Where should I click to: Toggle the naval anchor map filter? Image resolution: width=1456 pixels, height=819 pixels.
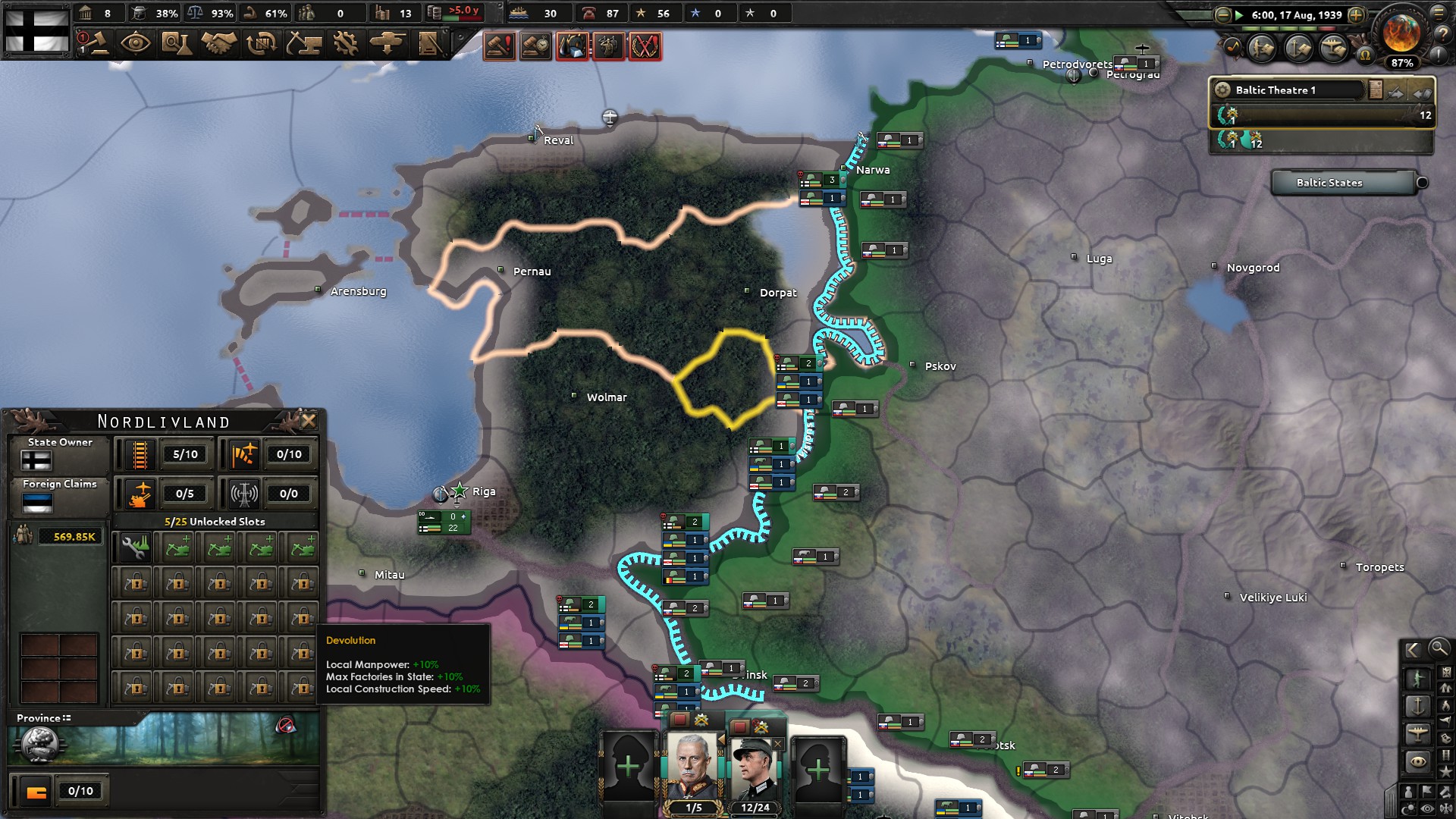pyautogui.click(x=1419, y=705)
